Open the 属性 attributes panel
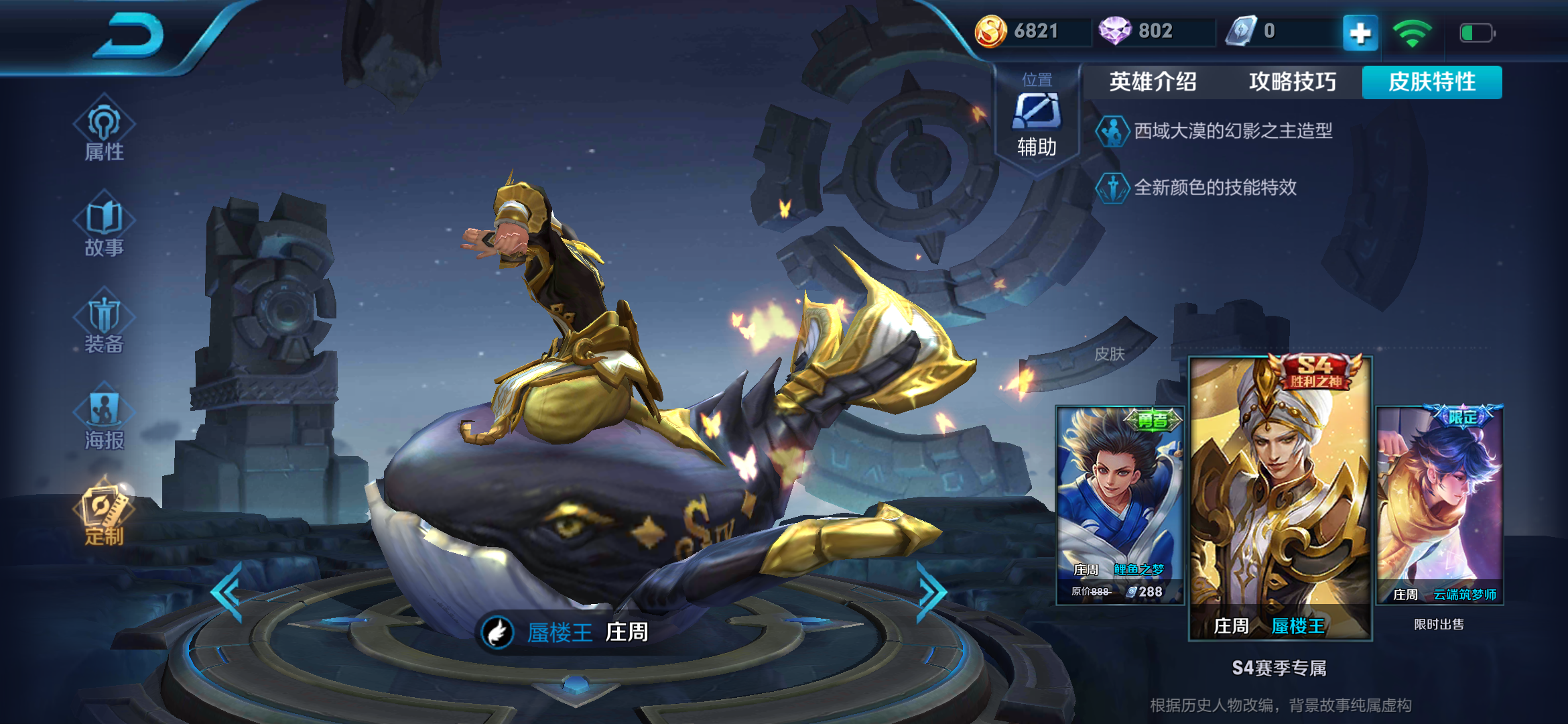 click(104, 131)
